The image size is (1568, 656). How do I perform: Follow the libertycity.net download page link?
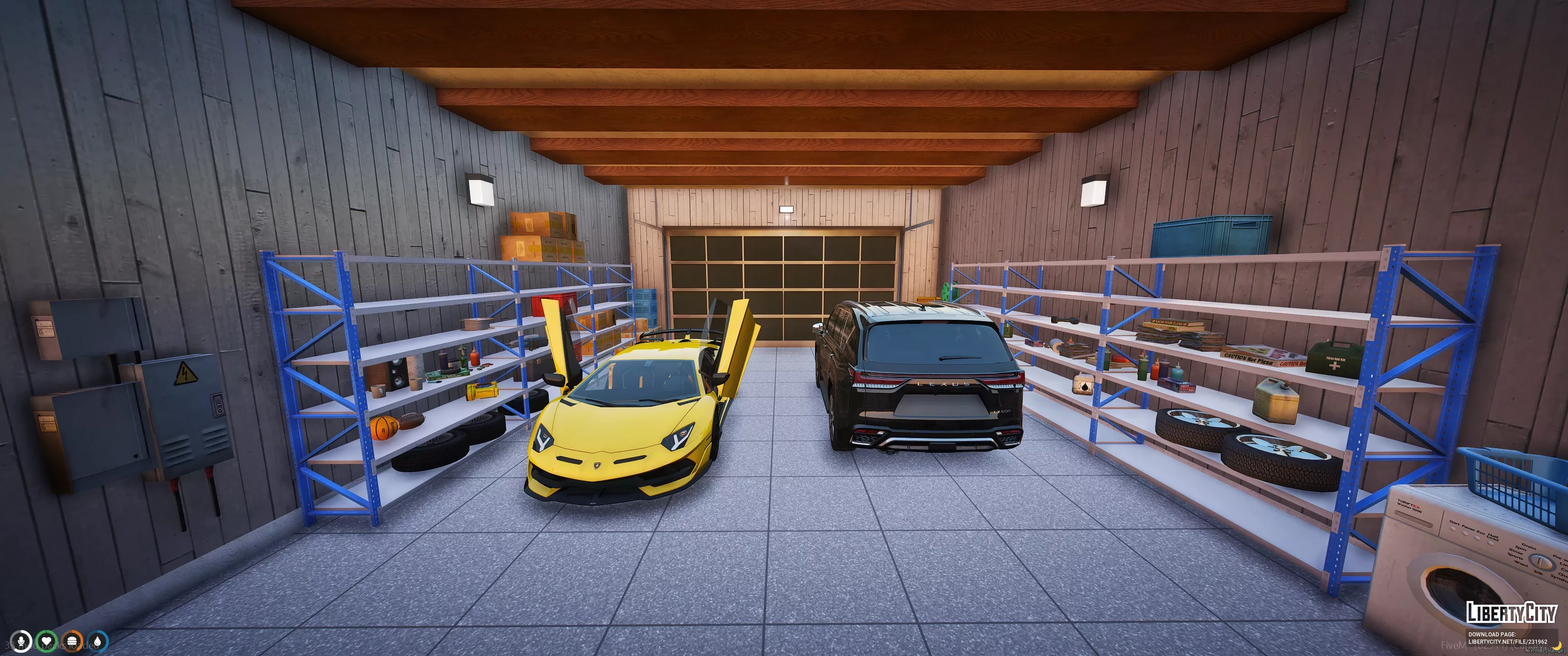coord(1507,641)
